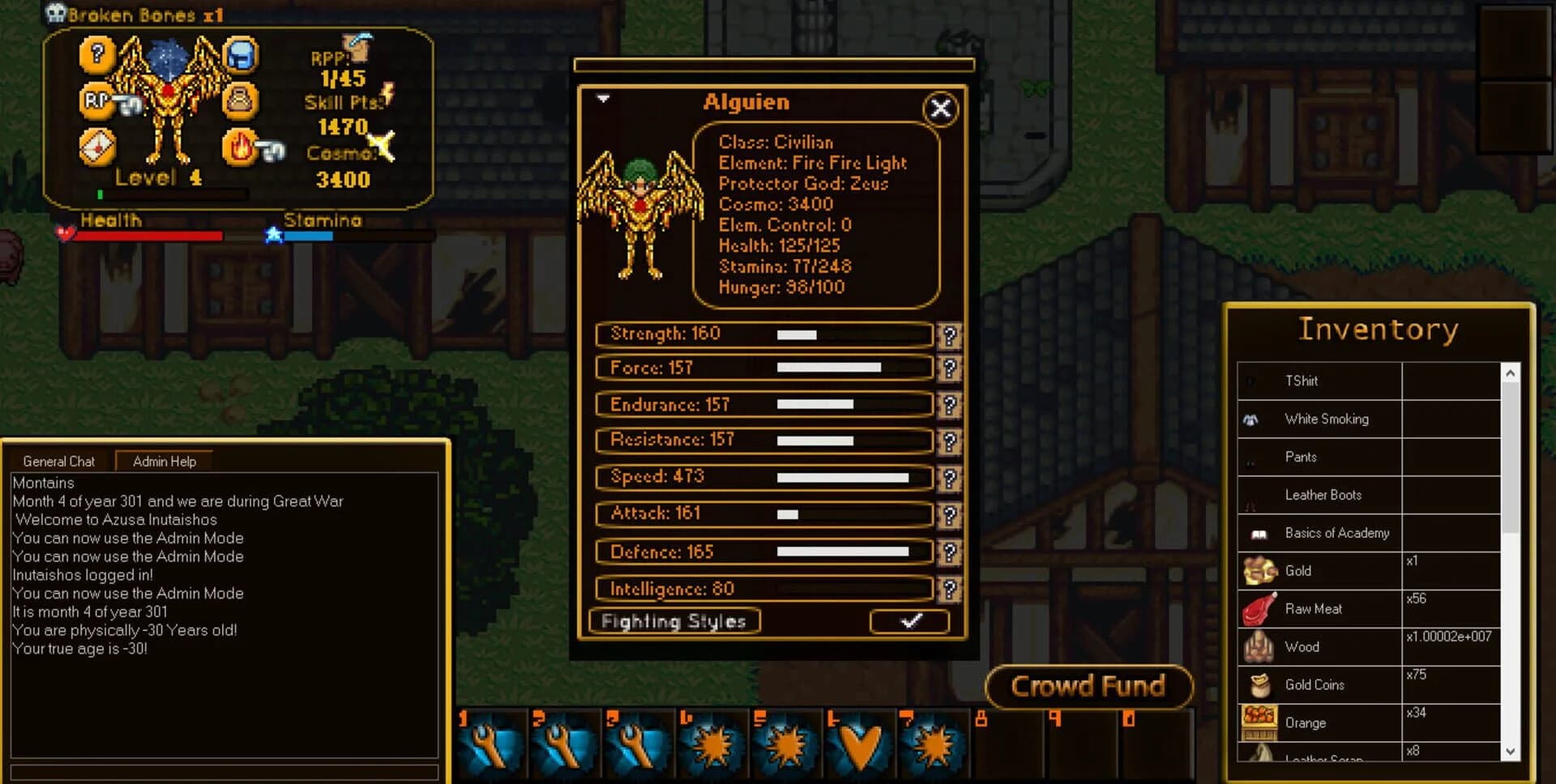This screenshot has width=1556, height=784.
Task: Click the blue helmet equipment icon
Action: pyautogui.click(x=239, y=56)
